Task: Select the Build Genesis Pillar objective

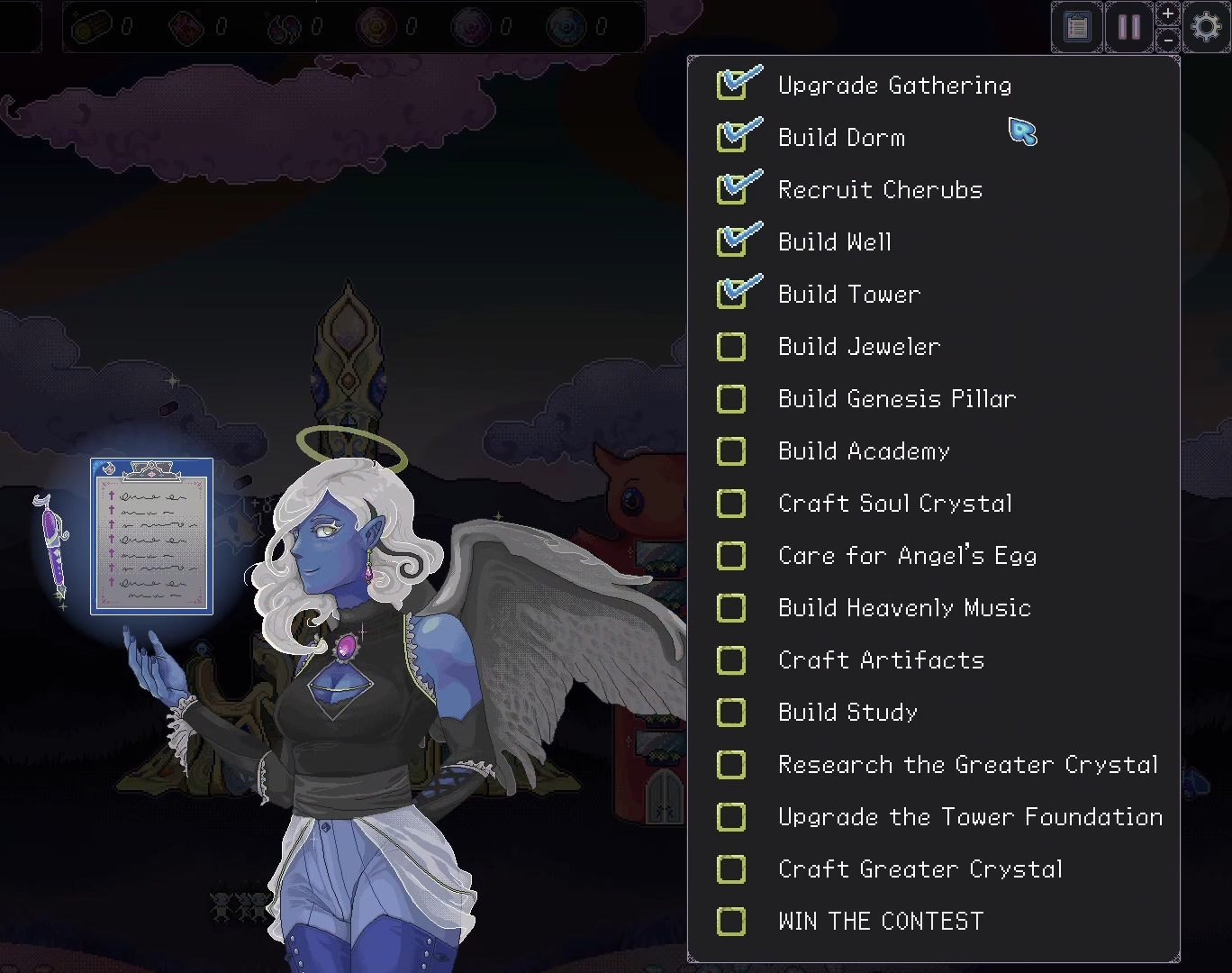Action: (x=896, y=399)
